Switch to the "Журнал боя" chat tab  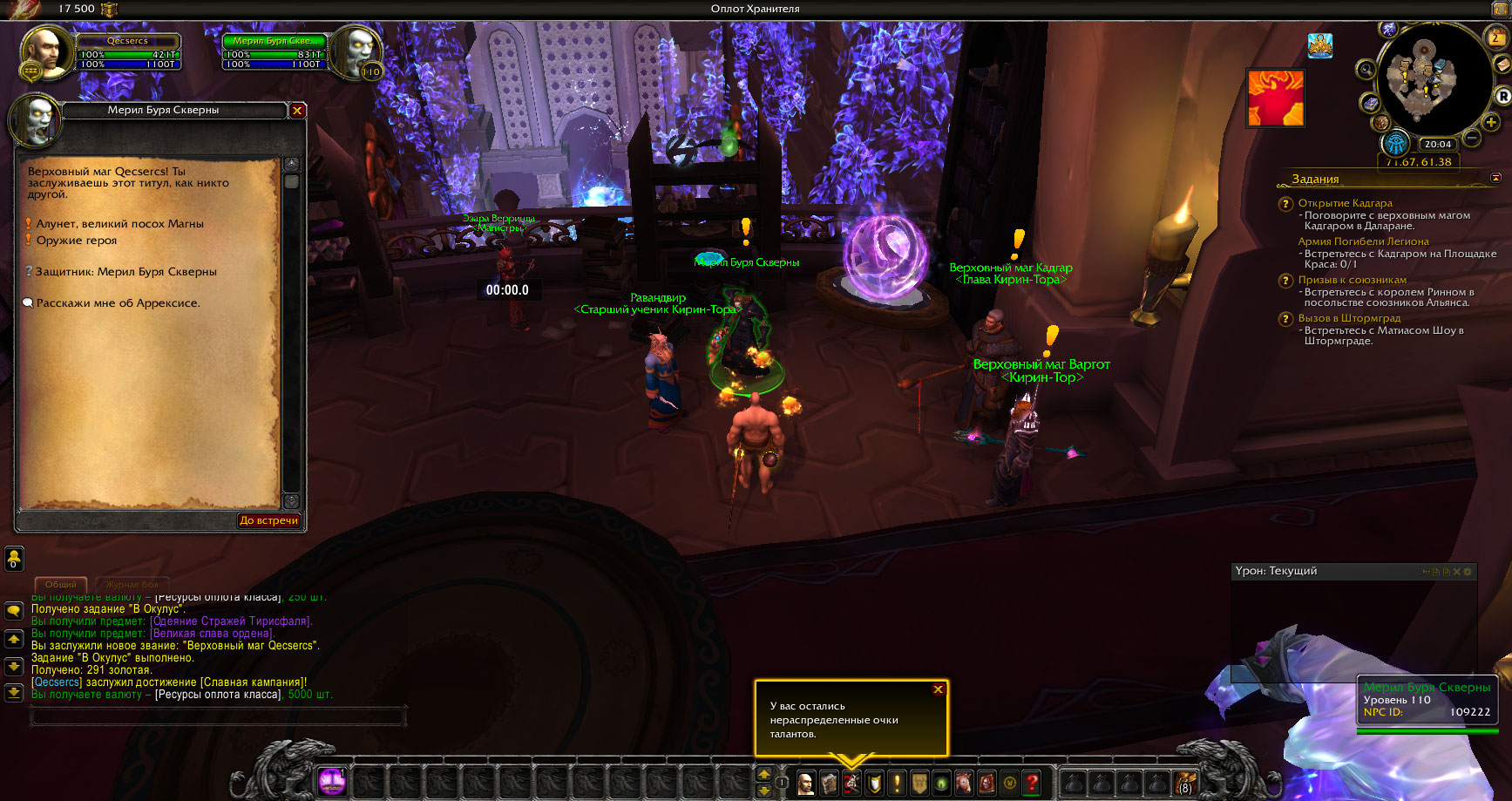[132, 584]
